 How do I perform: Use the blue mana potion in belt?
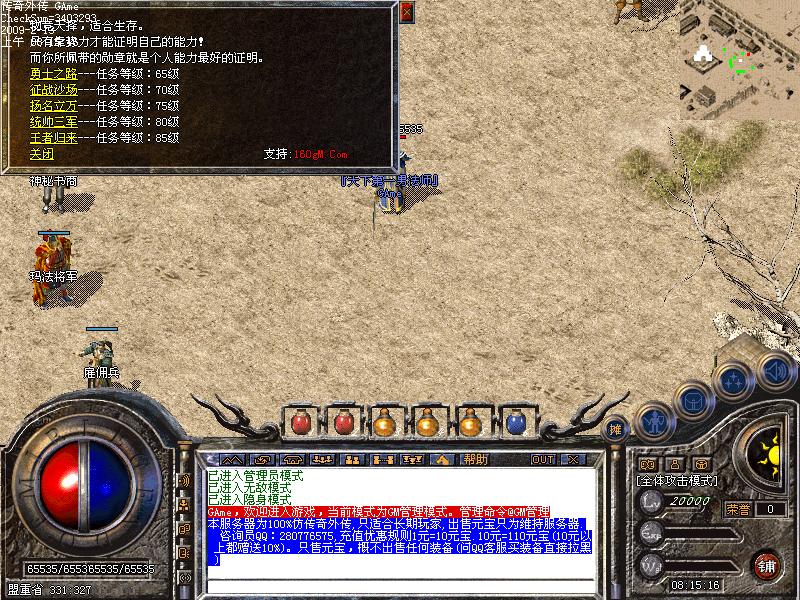point(515,424)
